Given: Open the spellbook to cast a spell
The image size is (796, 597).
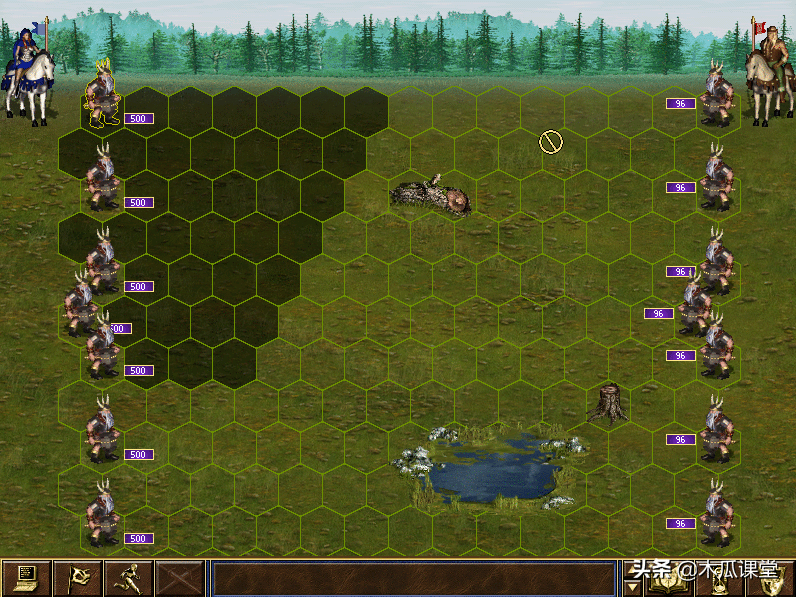Looking at the screenshot, I should pyautogui.click(x=667, y=580).
